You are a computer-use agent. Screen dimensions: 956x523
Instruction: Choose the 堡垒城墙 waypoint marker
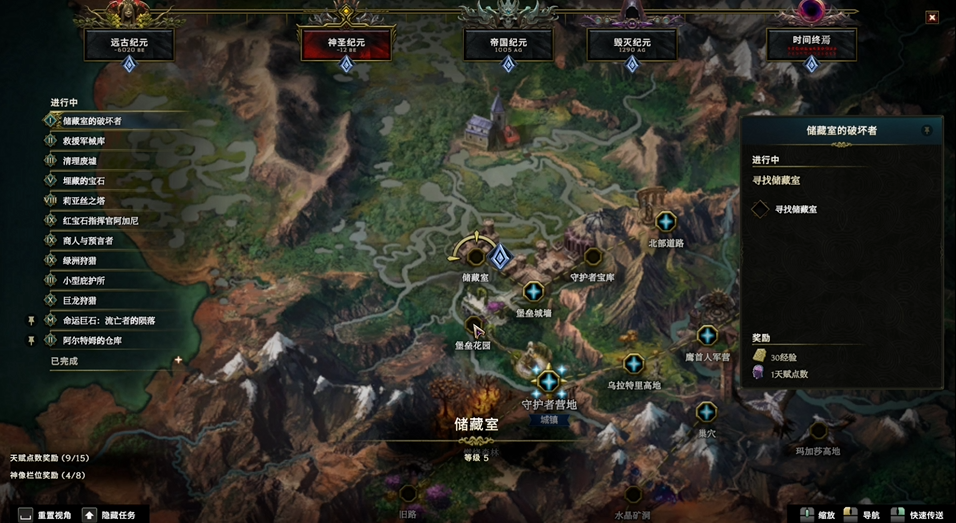(x=533, y=291)
